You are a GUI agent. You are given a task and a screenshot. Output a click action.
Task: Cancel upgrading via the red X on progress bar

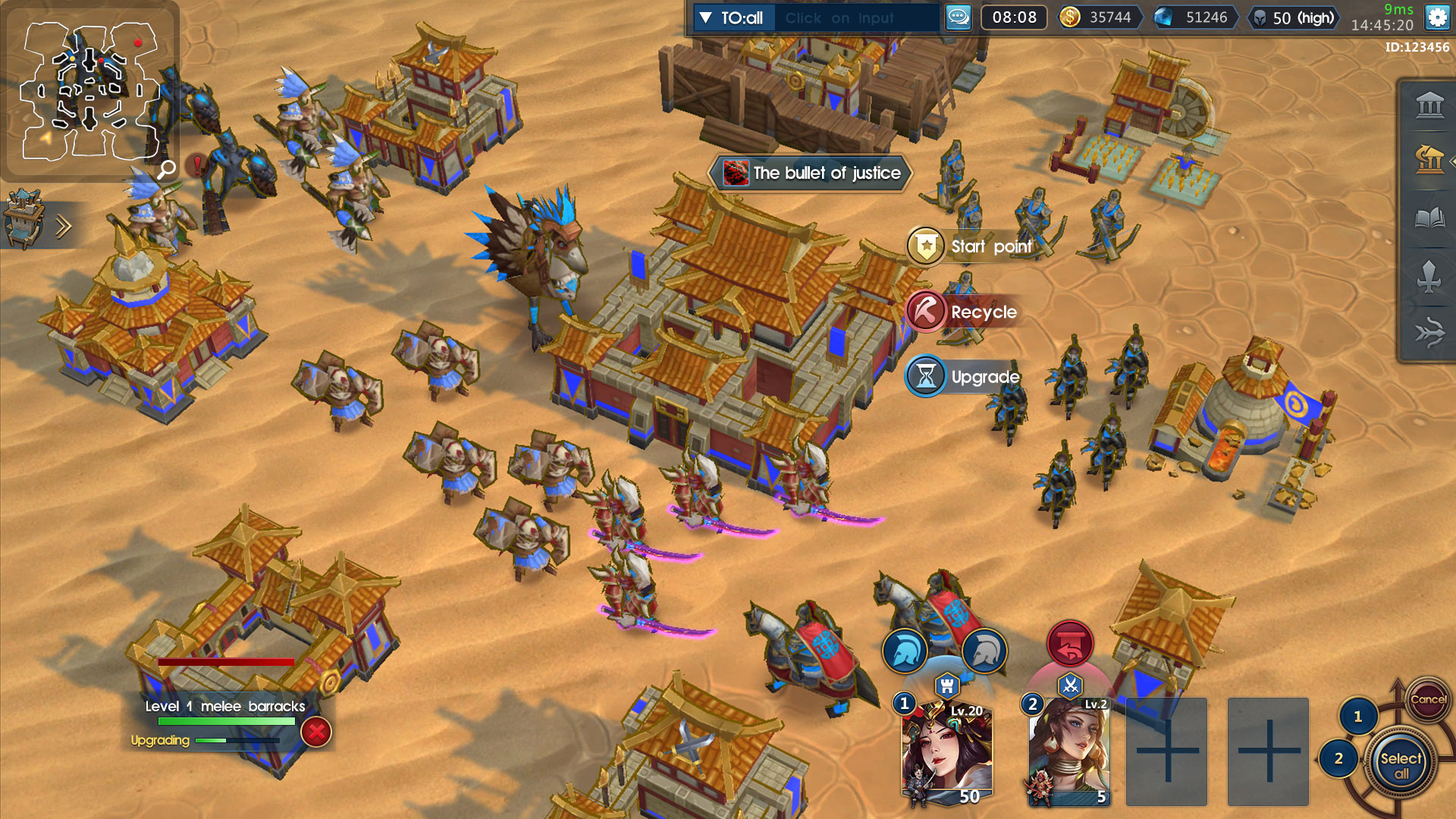pyautogui.click(x=315, y=730)
